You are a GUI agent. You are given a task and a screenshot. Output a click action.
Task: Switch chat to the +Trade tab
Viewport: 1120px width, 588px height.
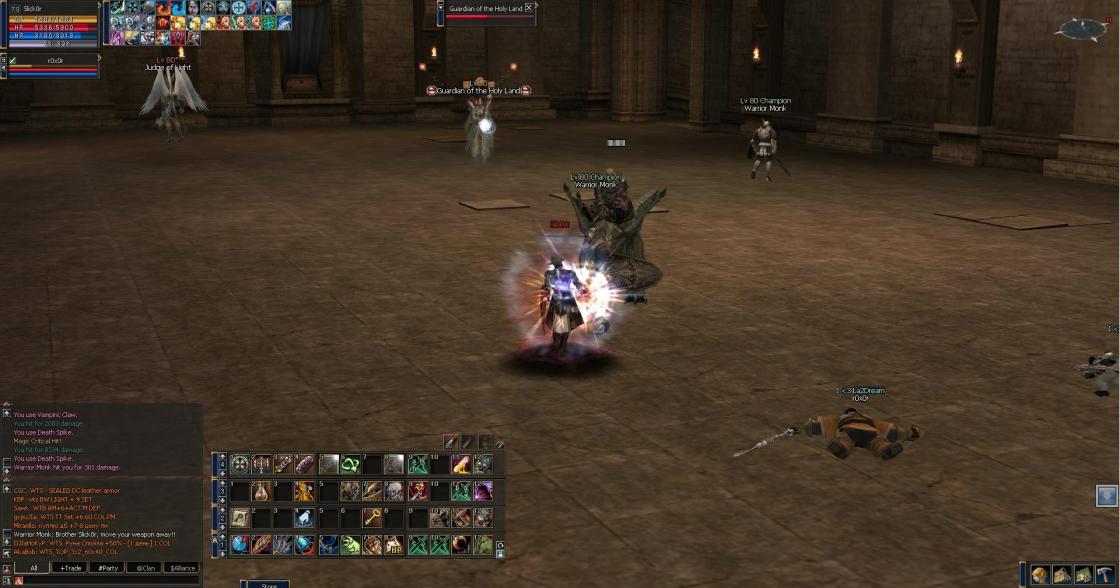click(x=71, y=567)
